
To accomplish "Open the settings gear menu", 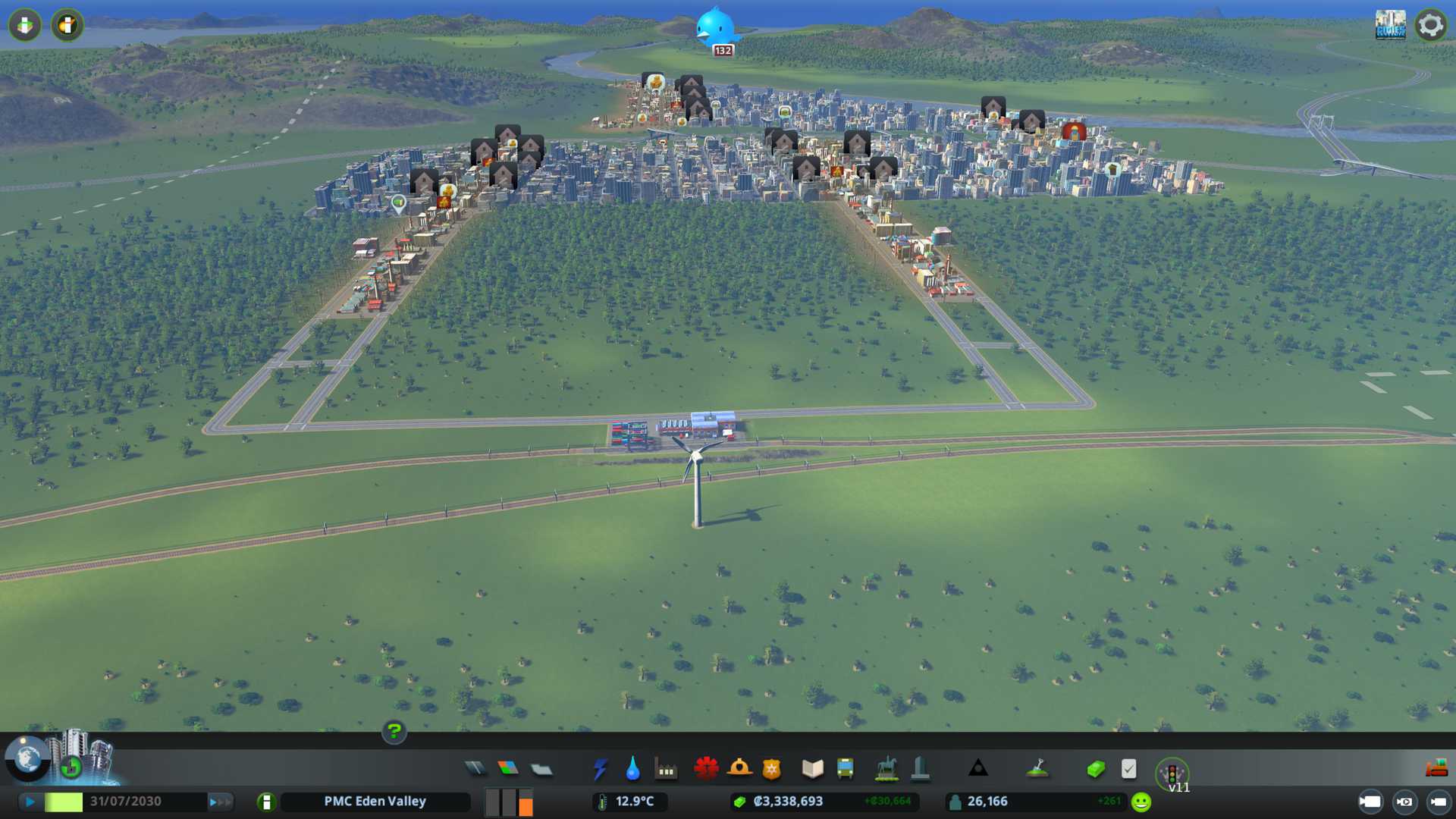I will pos(1430,25).
